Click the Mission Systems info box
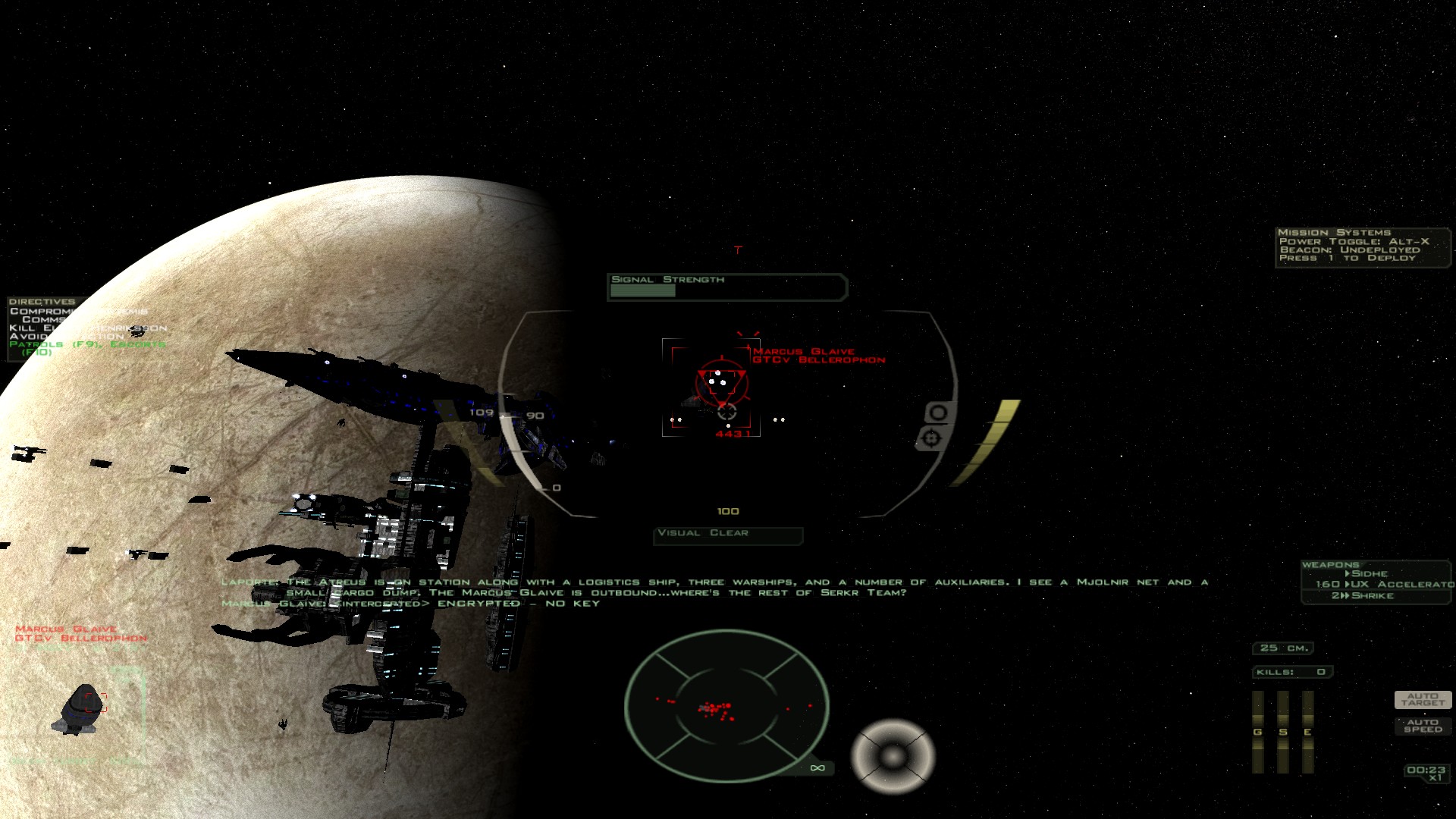 pos(1361,246)
